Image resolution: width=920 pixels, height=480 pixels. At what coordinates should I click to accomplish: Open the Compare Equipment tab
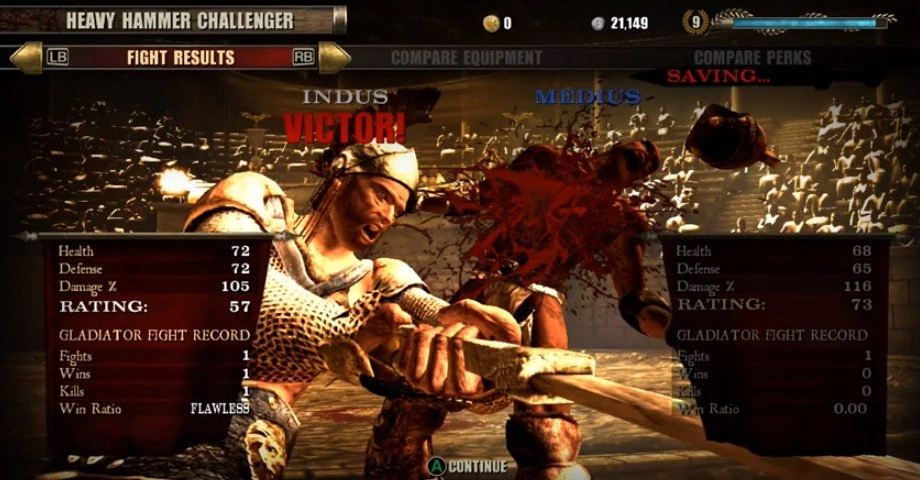466,58
